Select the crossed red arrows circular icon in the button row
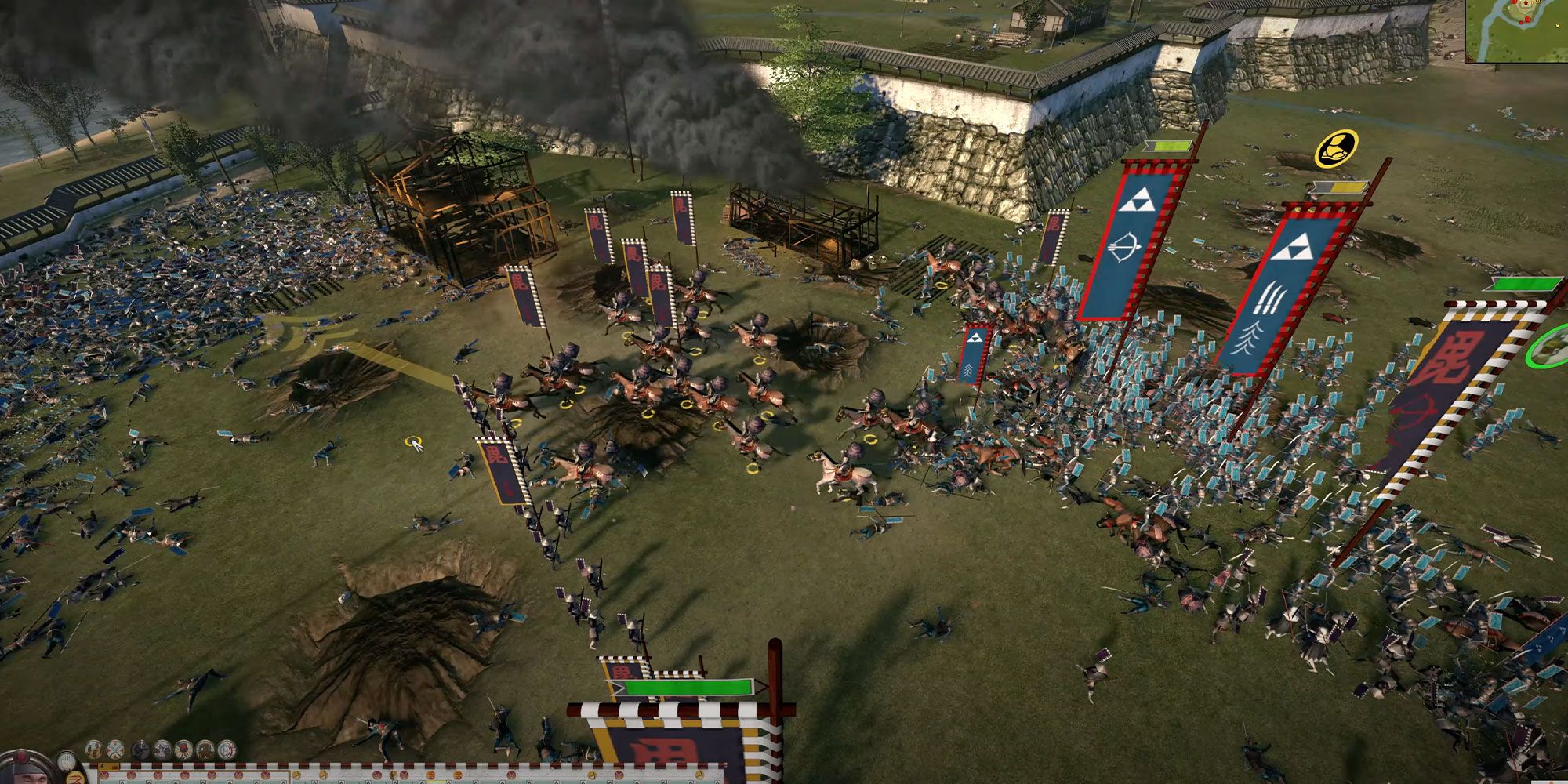This screenshot has height=784, width=1568. pyautogui.click(x=115, y=749)
